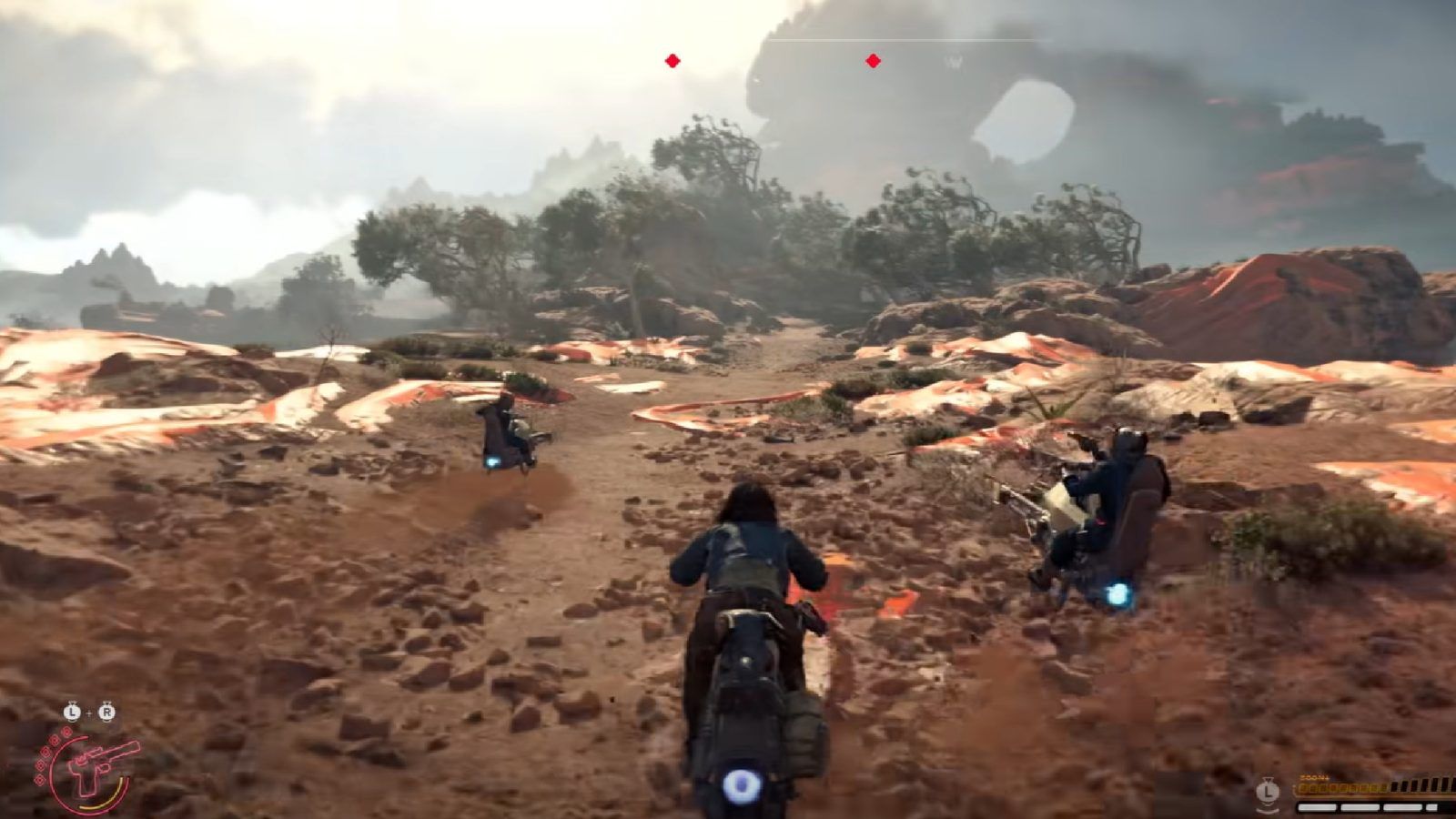Viewport: 1456px width, 819px height.
Task: Click the ZOOM label text
Action: pyautogui.click(x=1314, y=777)
